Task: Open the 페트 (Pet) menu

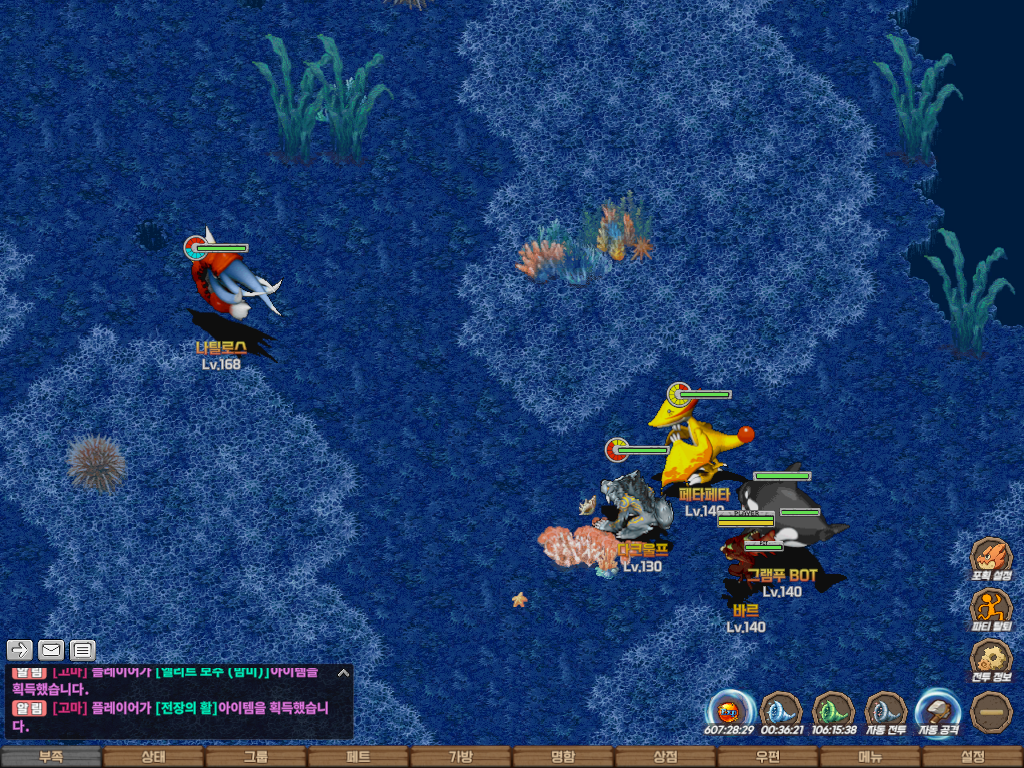Action: click(358, 757)
